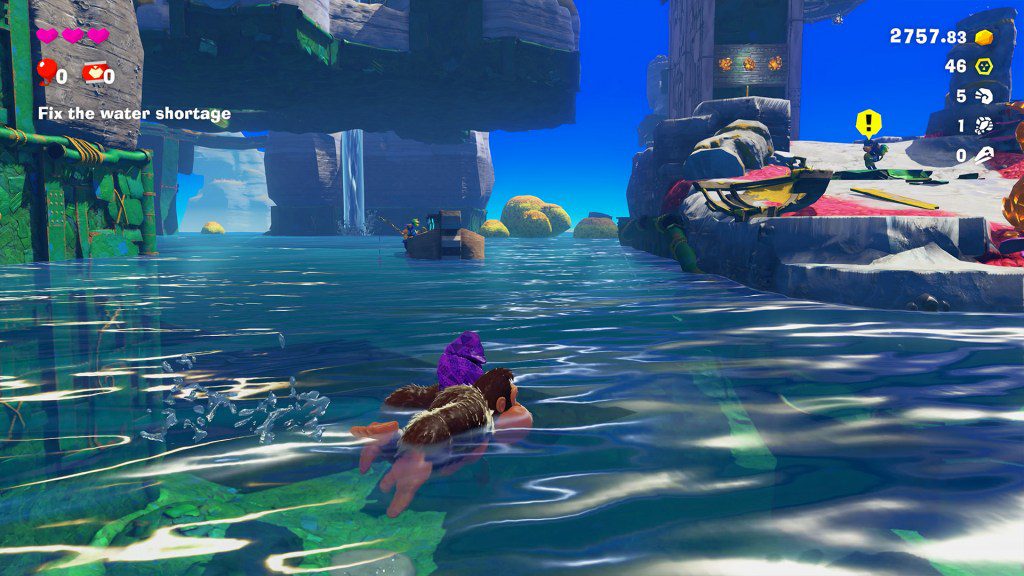Image resolution: width=1024 pixels, height=576 pixels.
Task: Select the red balloon item icon
Action: [45, 72]
